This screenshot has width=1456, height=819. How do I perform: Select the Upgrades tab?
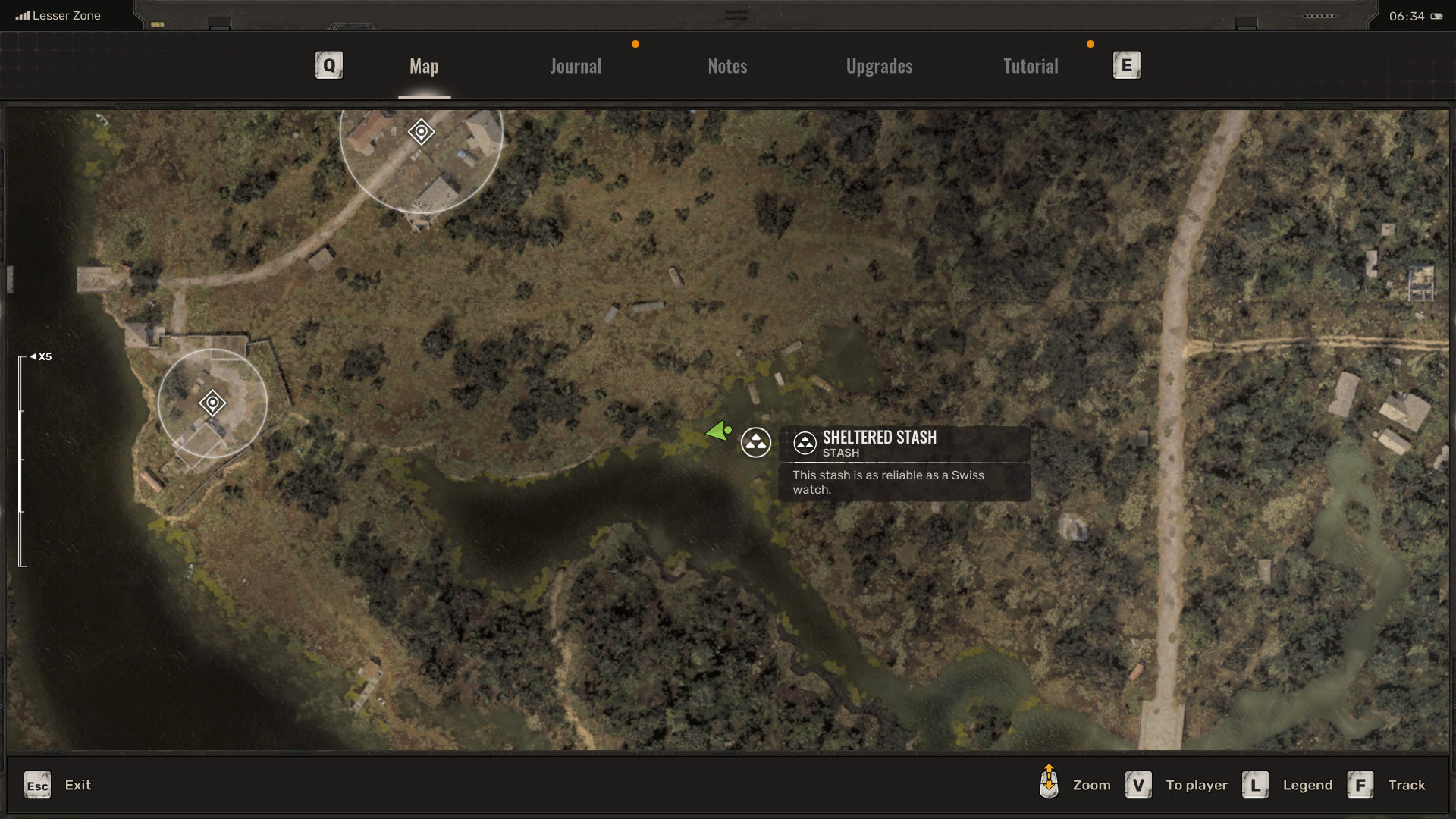point(879,67)
